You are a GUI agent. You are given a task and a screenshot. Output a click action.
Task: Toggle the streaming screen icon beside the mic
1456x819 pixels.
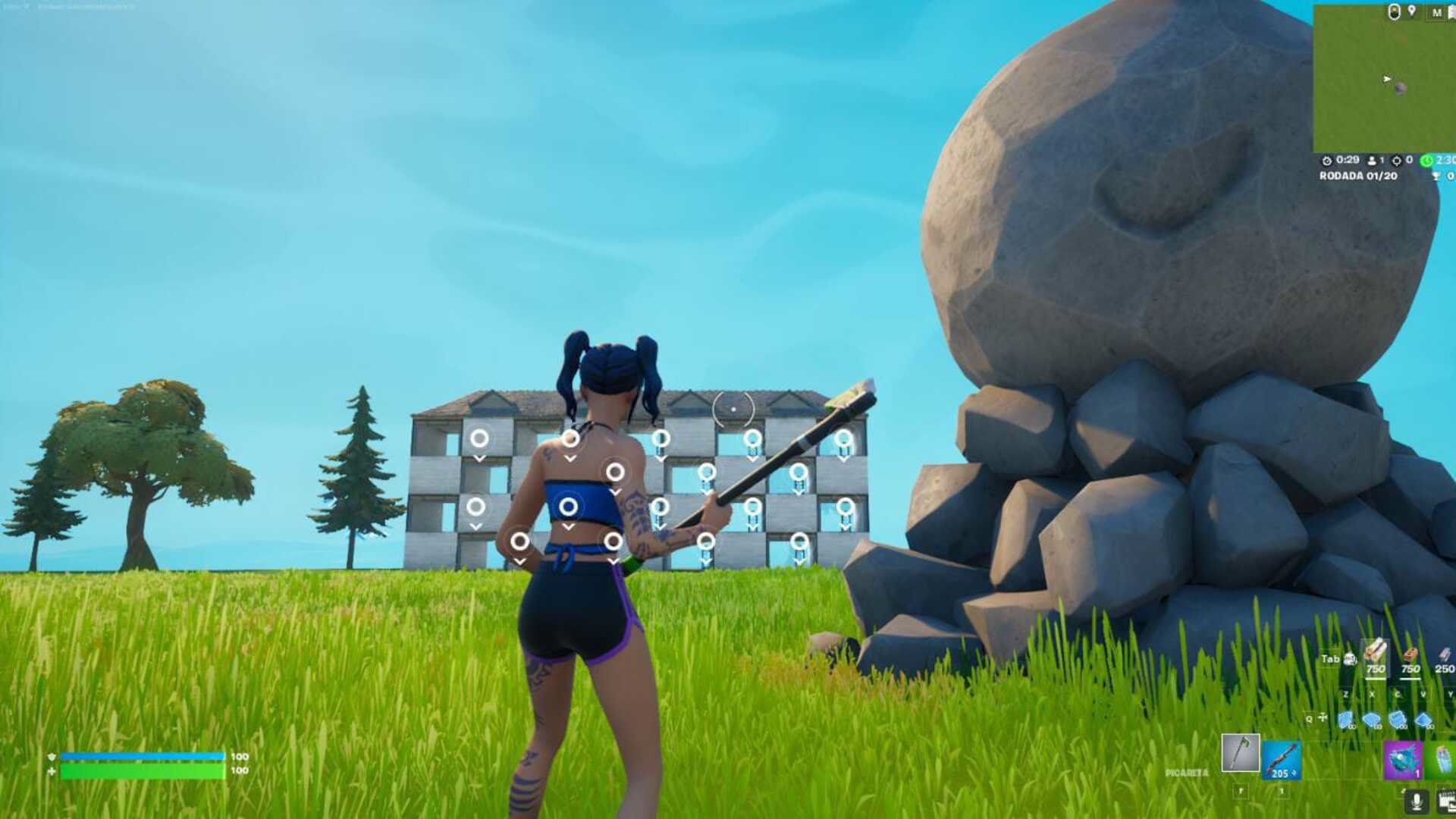tap(1445, 801)
